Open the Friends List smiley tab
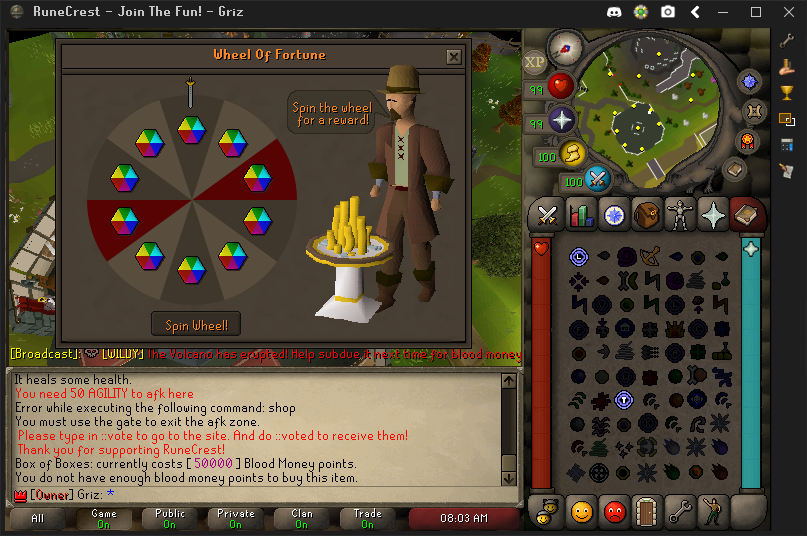The width and height of the screenshot is (807, 536). [x=581, y=511]
